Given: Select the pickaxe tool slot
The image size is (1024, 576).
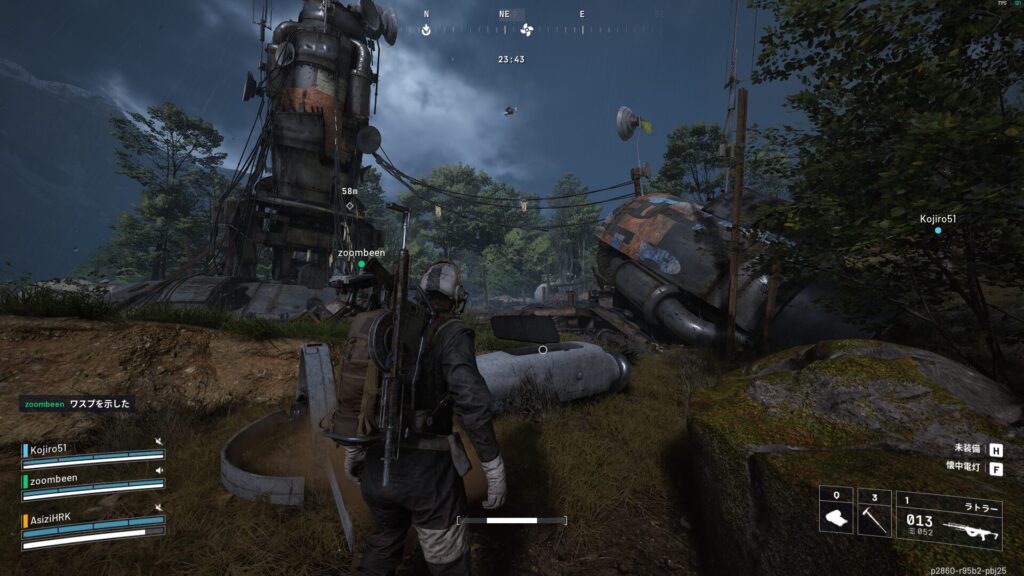Looking at the screenshot, I should (874, 512).
